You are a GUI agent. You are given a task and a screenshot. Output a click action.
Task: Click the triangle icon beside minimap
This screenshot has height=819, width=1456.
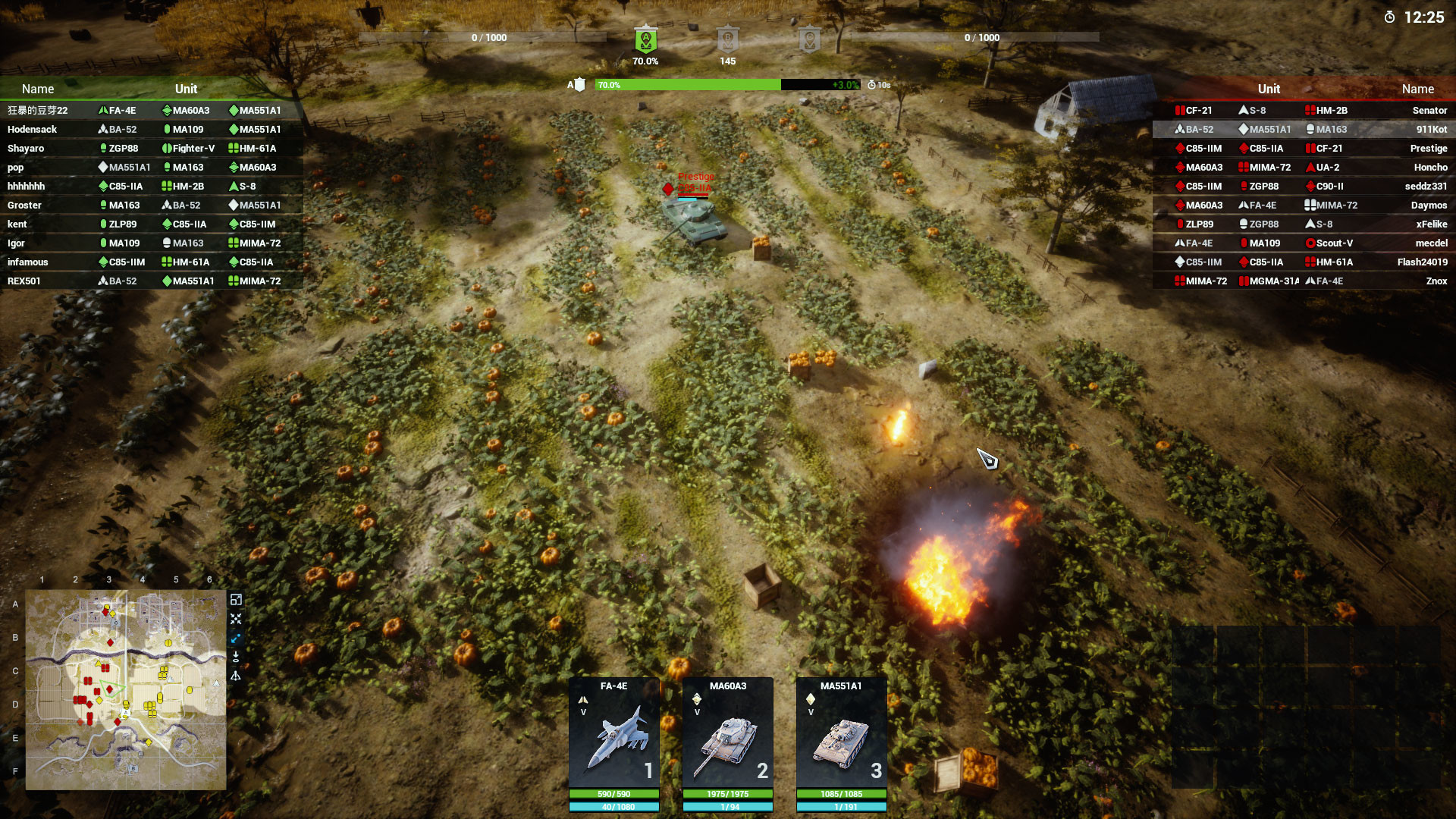[x=236, y=676]
